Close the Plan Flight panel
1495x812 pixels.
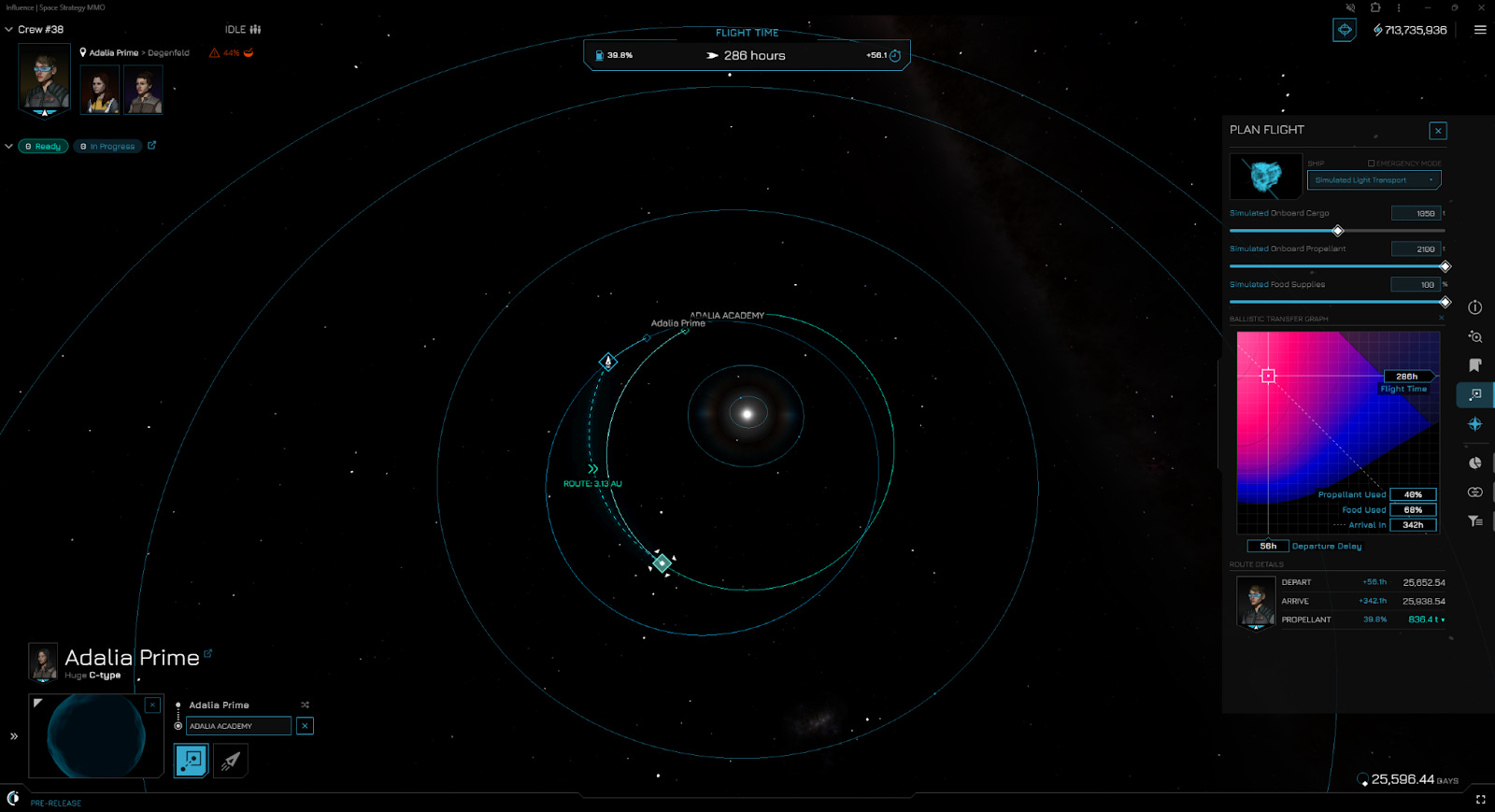[1438, 131]
